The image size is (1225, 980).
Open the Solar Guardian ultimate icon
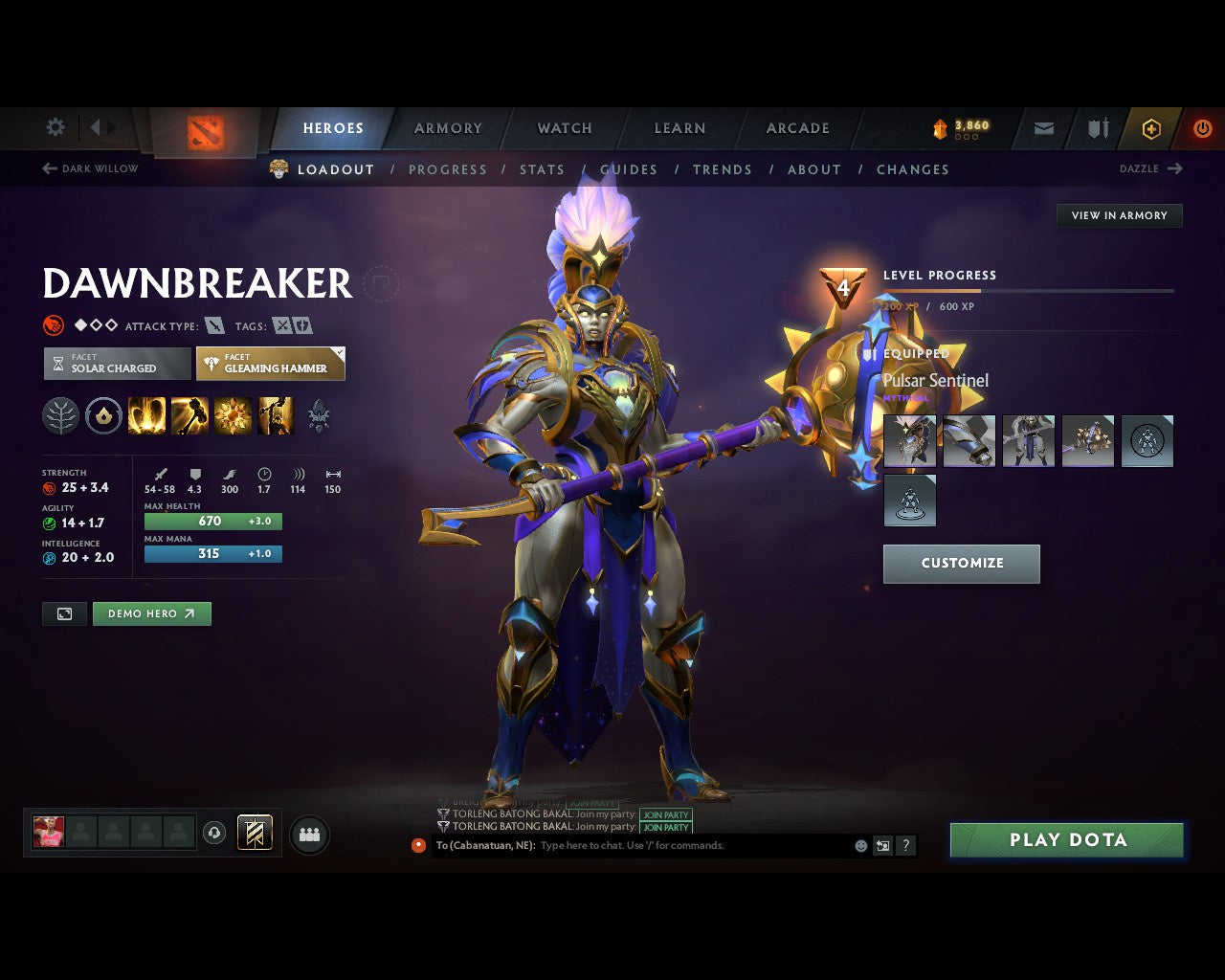click(x=276, y=414)
